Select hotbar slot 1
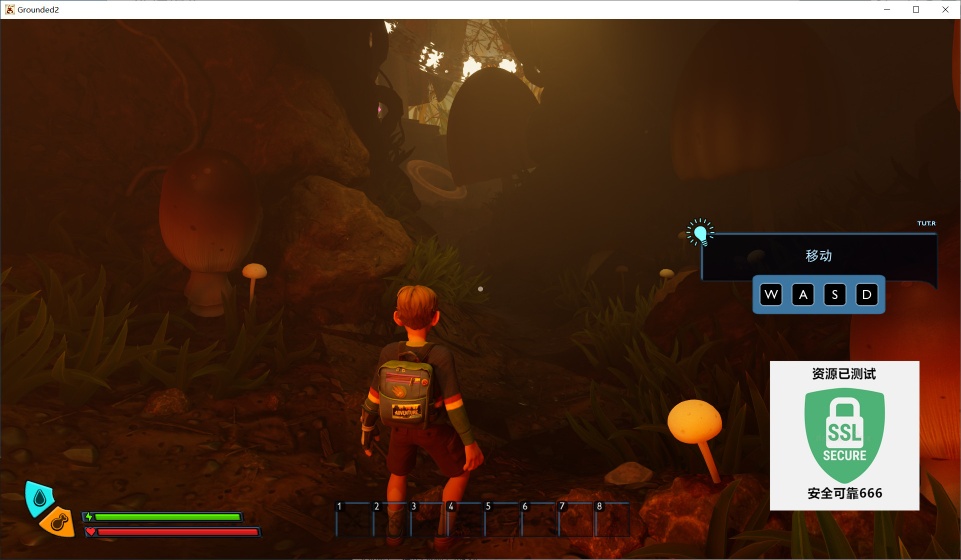This screenshot has height=560, width=961. pyautogui.click(x=352, y=519)
